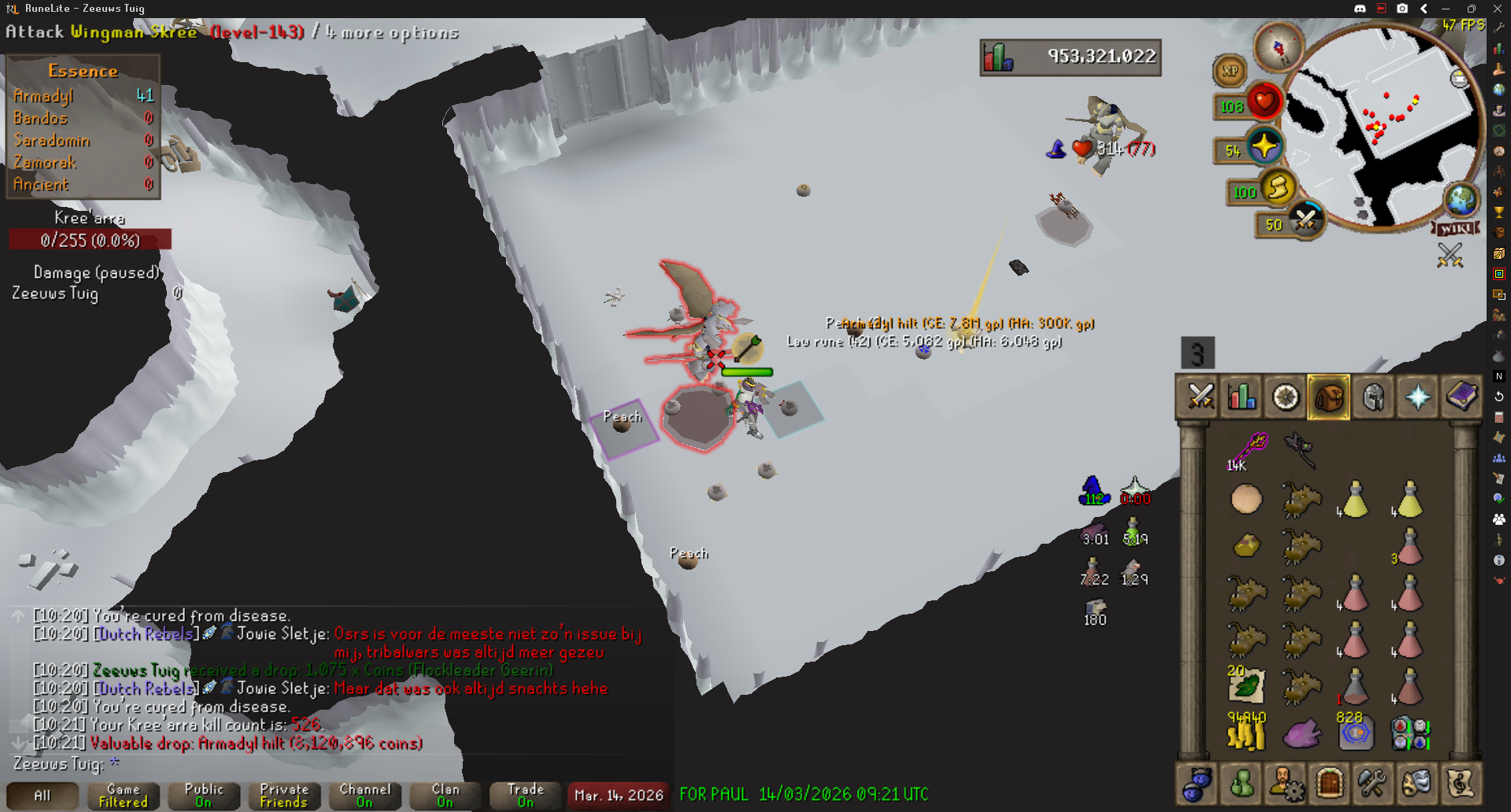Click the XP drops button
Viewport: 1511px width, 812px height.
1229,71
